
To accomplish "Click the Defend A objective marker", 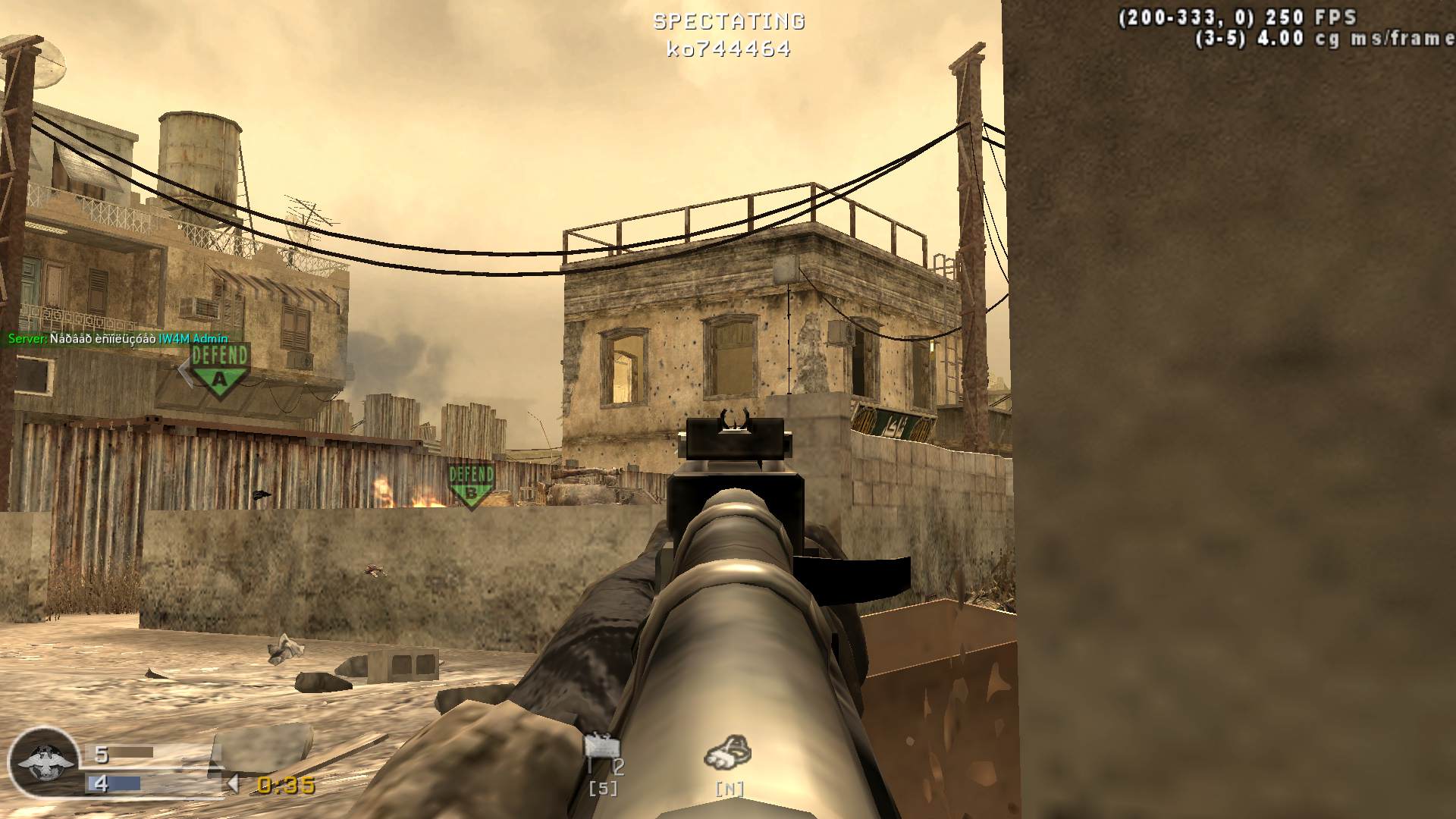I will (220, 369).
